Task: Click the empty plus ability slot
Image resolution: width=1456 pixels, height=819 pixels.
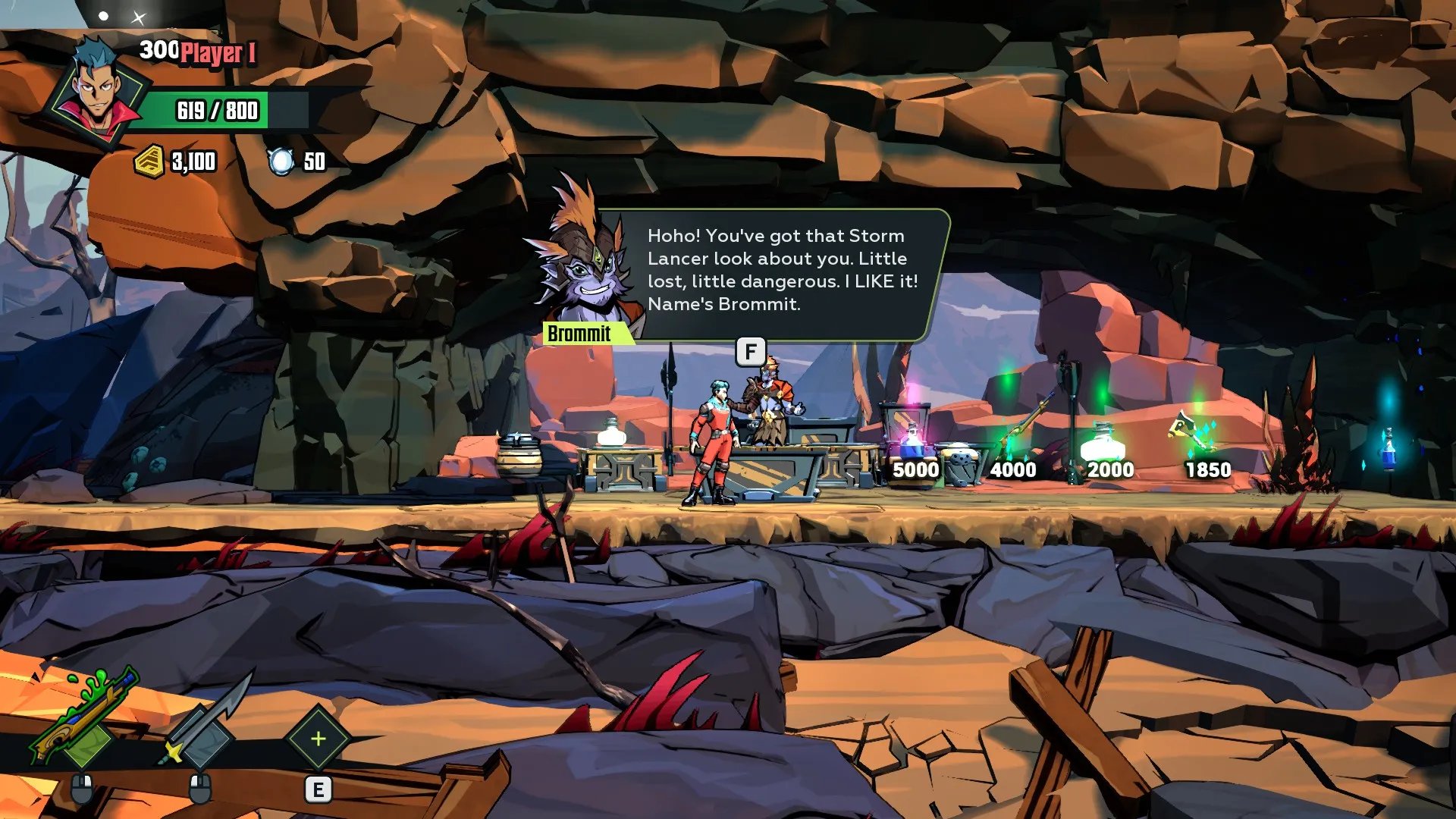Action: tap(318, 739)
